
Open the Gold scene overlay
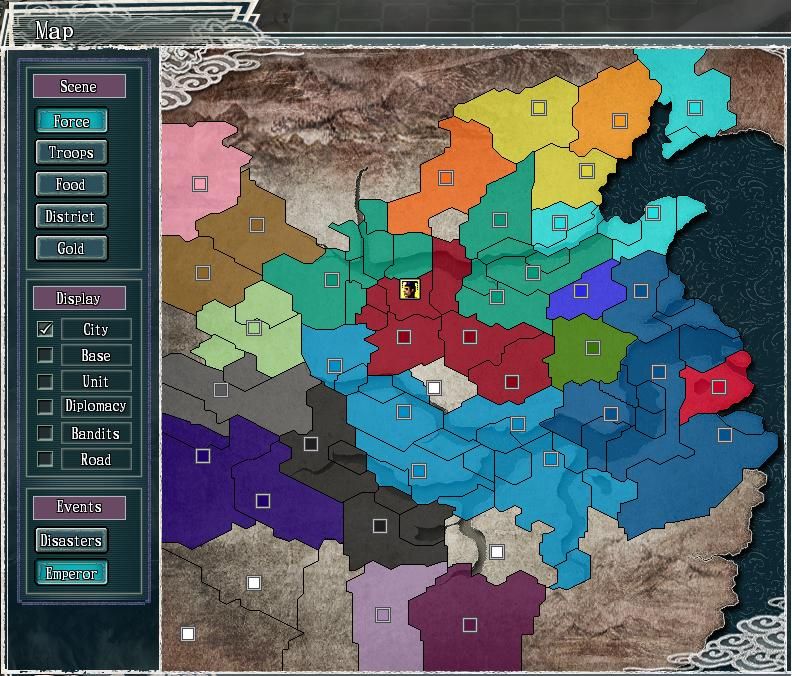click(71, 248)
